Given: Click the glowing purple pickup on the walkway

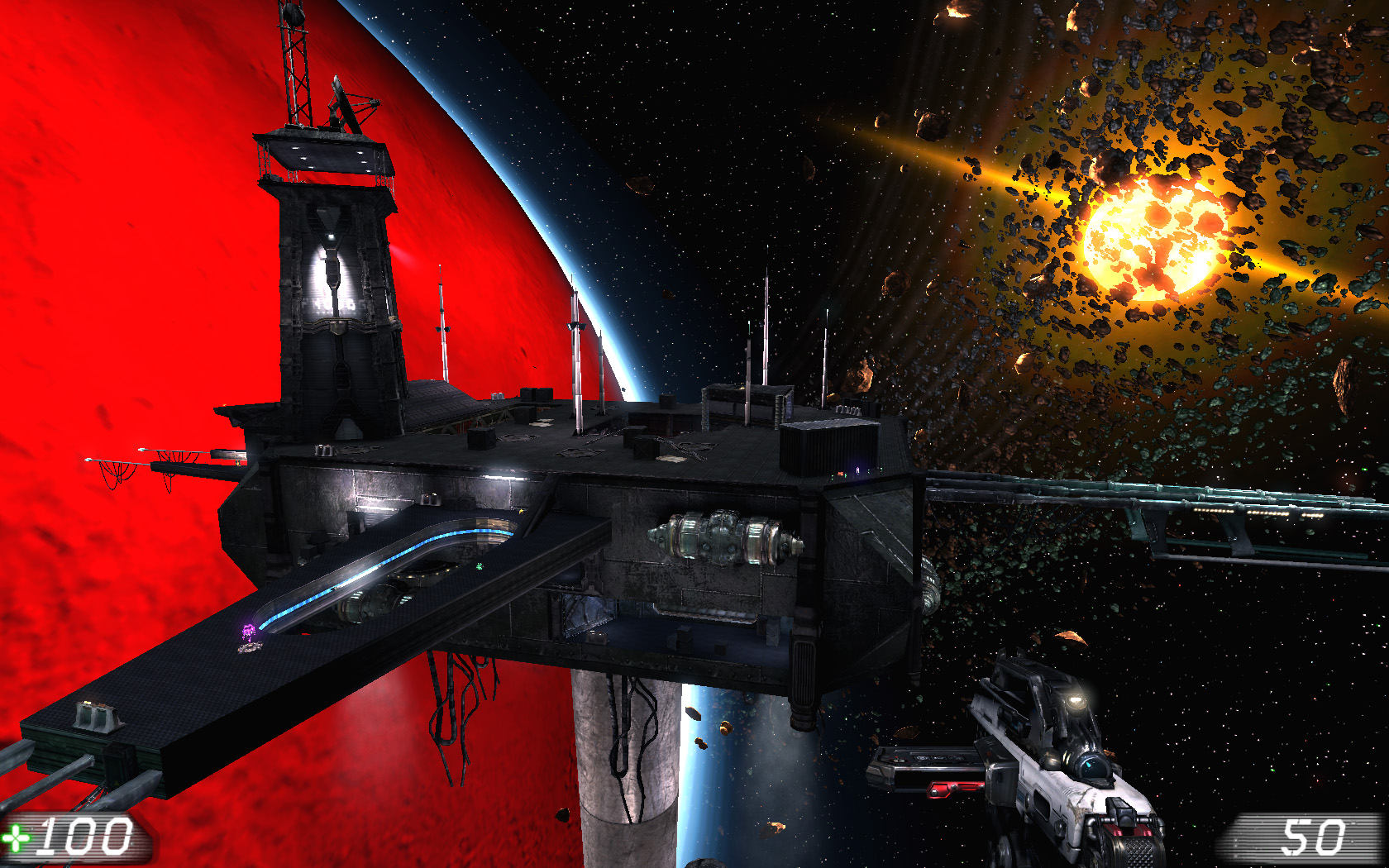Looking at the screenshot, I should (246, 632).
